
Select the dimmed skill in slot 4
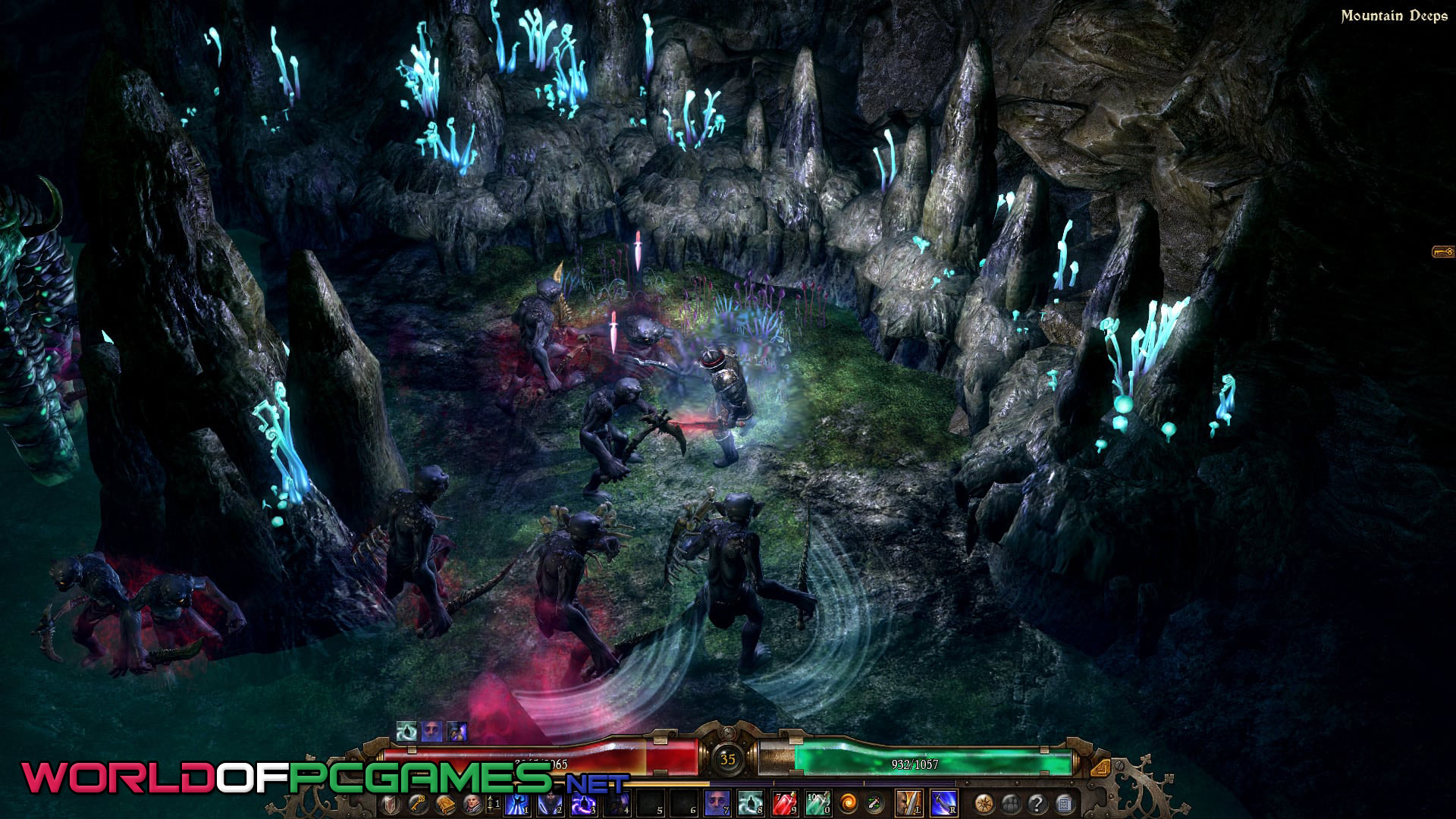(x=617, y=803)
